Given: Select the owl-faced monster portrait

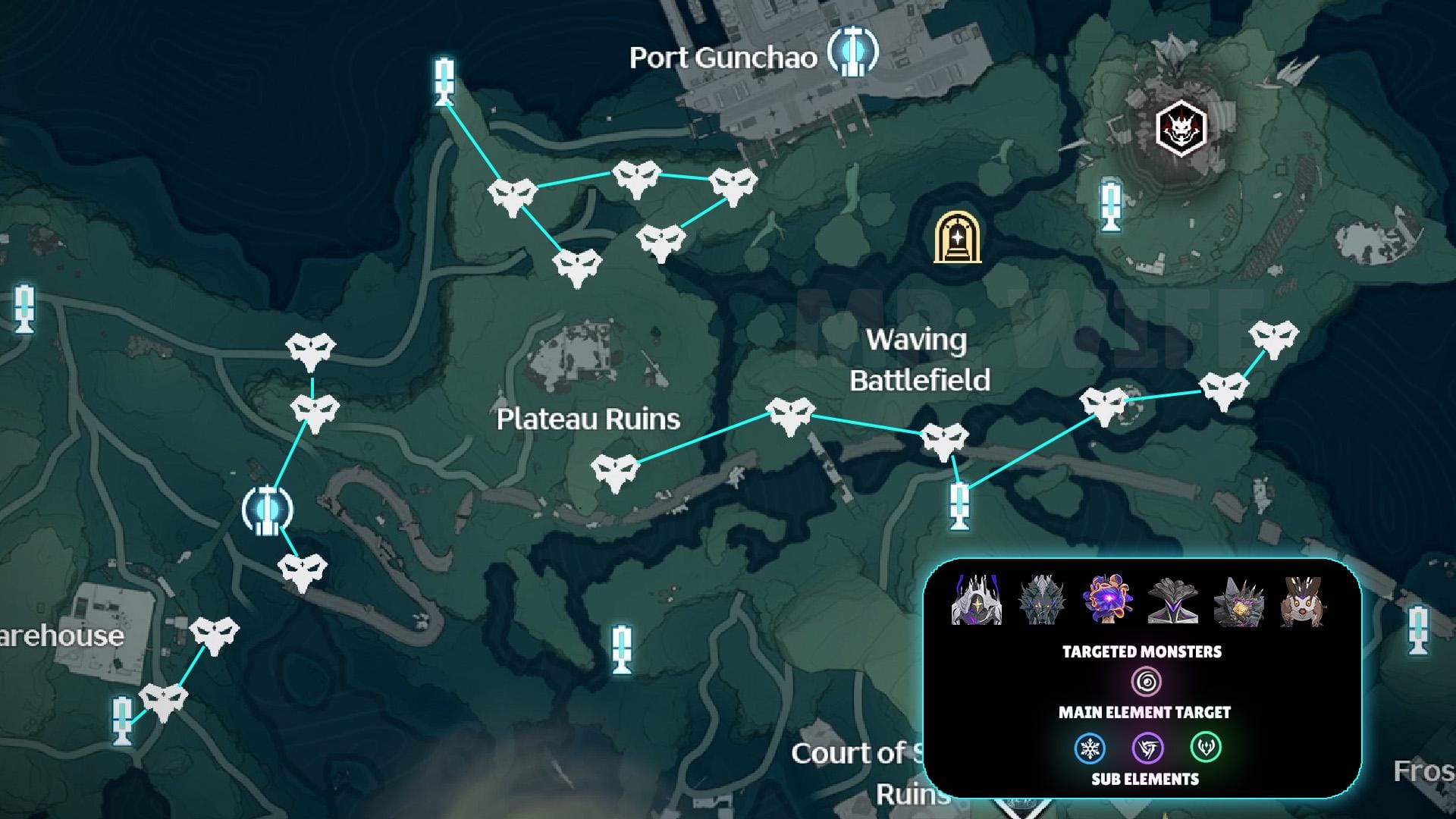Looking at the screenshot, I should click(1303, 601).
